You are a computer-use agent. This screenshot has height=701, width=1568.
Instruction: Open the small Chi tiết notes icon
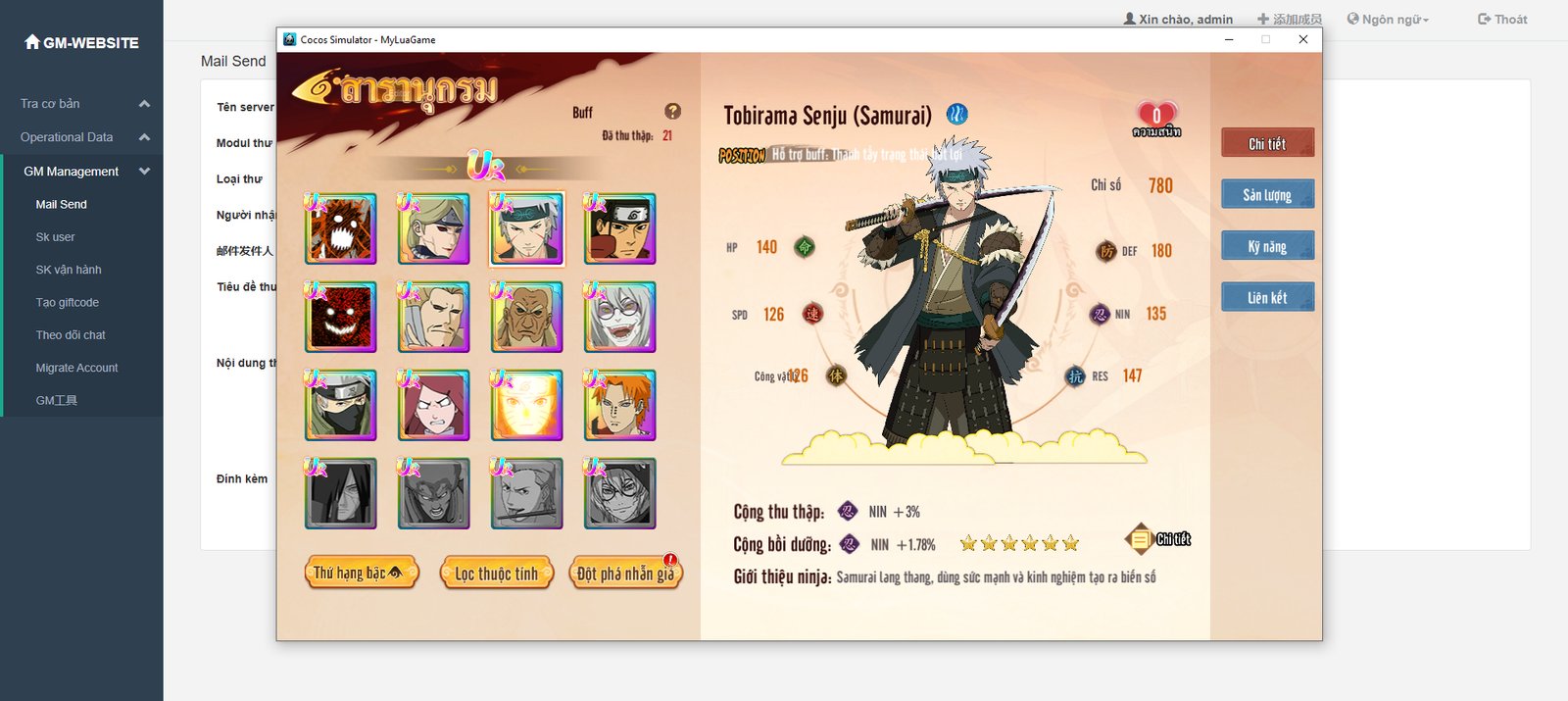tap(1141, 539)
